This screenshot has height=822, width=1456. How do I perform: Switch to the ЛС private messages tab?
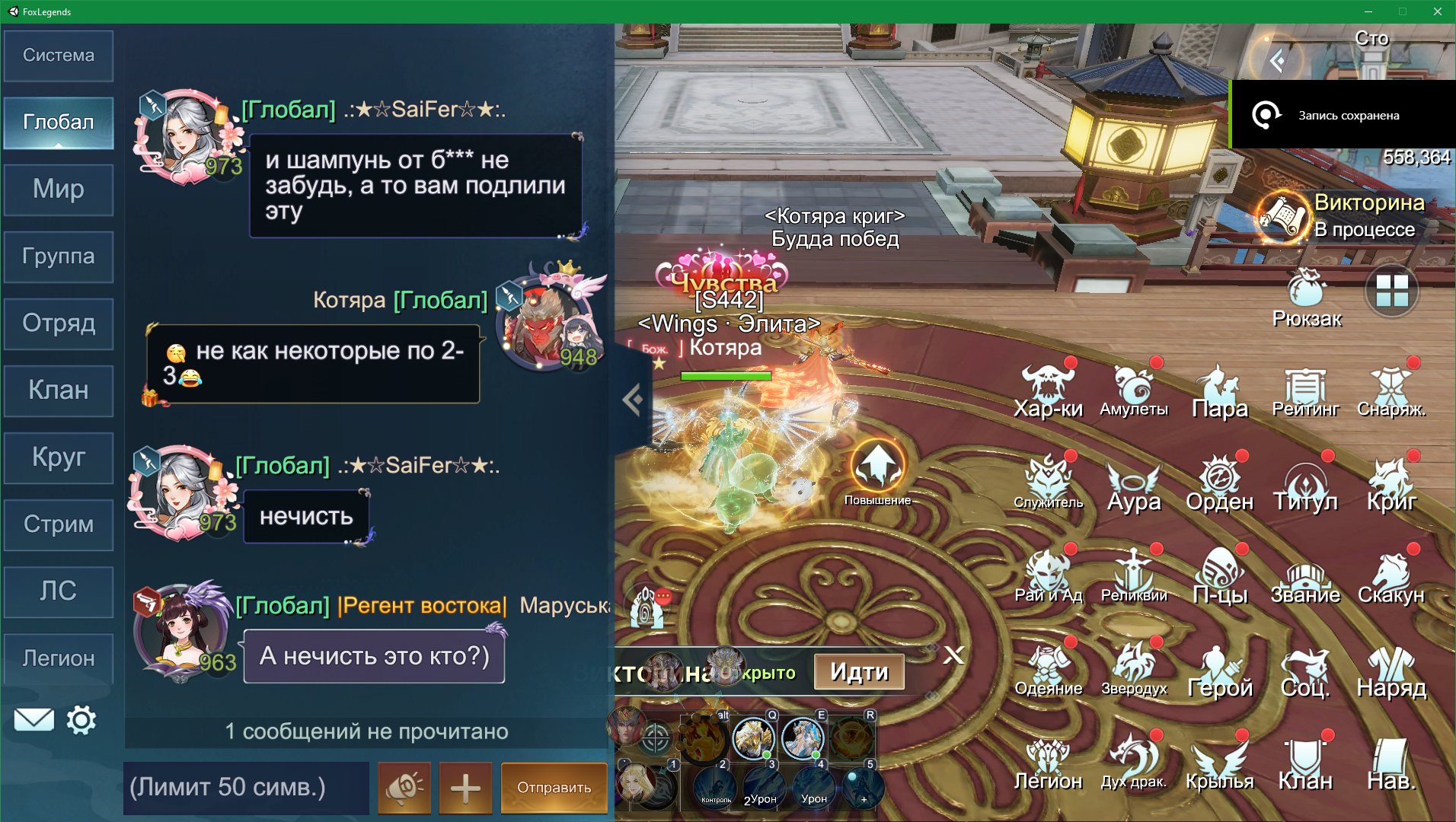[59, 591]
